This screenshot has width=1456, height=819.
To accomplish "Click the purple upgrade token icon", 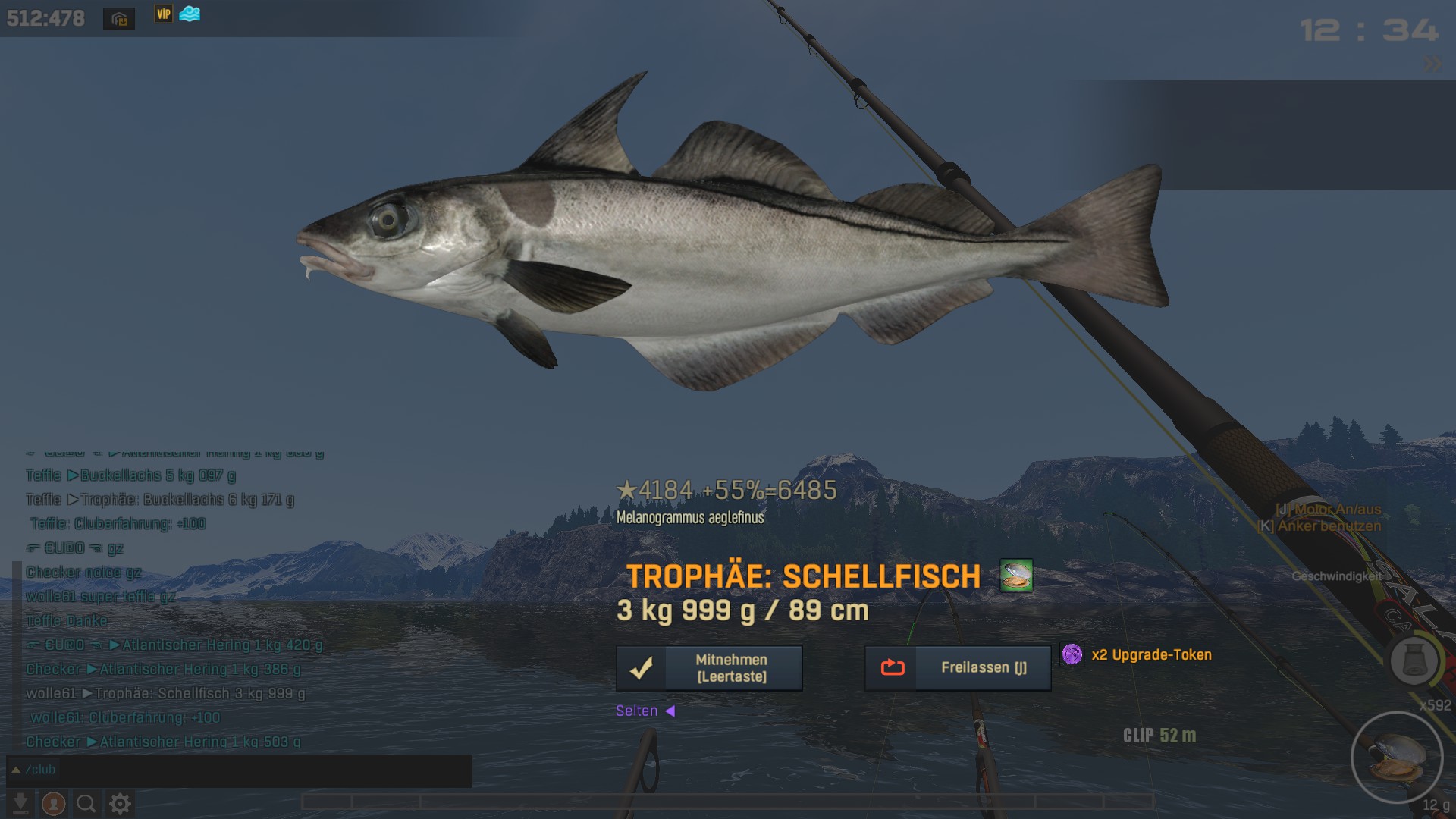I will pos(1072,654).
